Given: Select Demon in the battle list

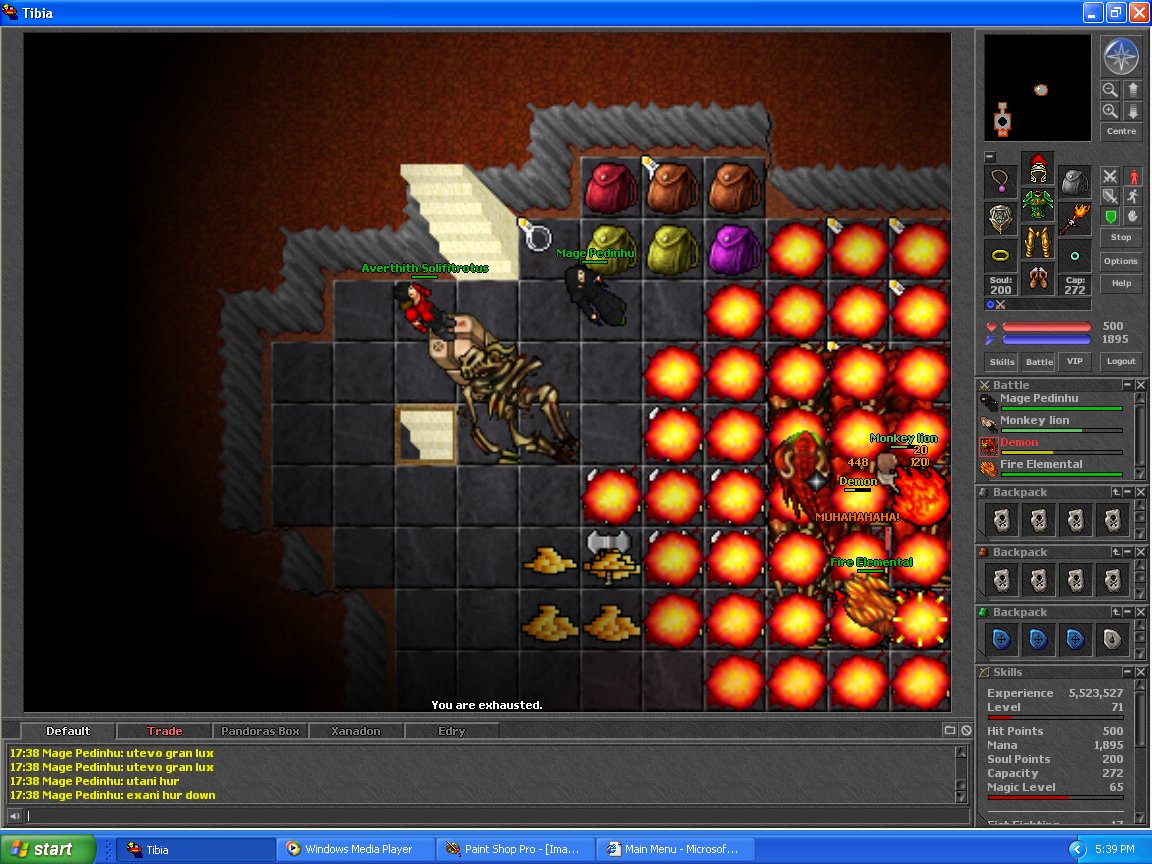Looking at the screenshot, I should [1019, 442].
